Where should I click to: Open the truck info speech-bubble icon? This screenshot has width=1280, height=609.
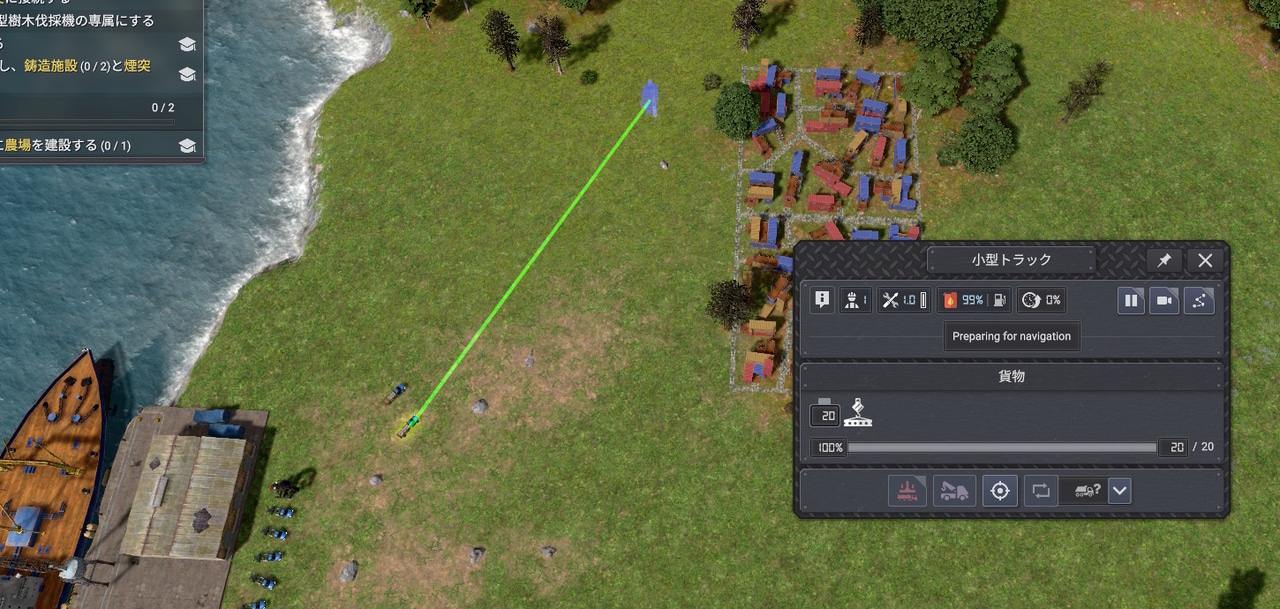(x=822, y=300)
